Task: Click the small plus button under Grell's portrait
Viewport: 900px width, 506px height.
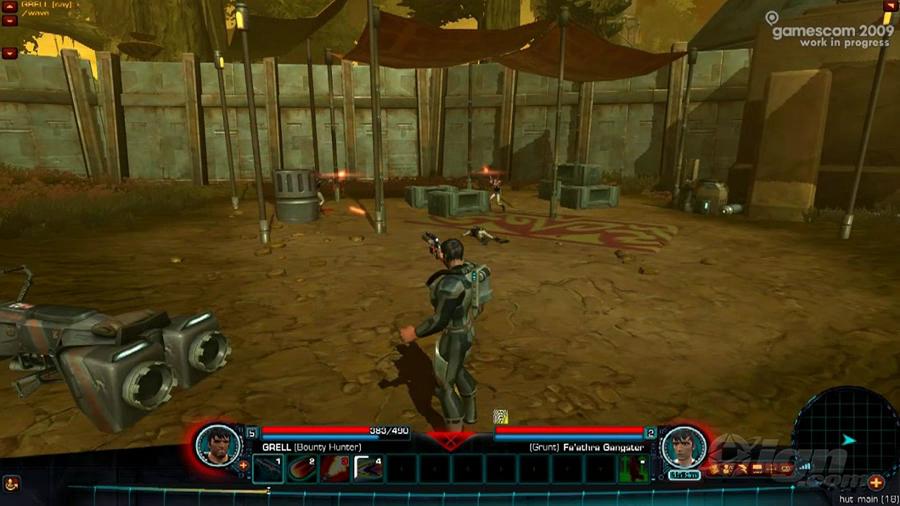Action: click(243, 465)
